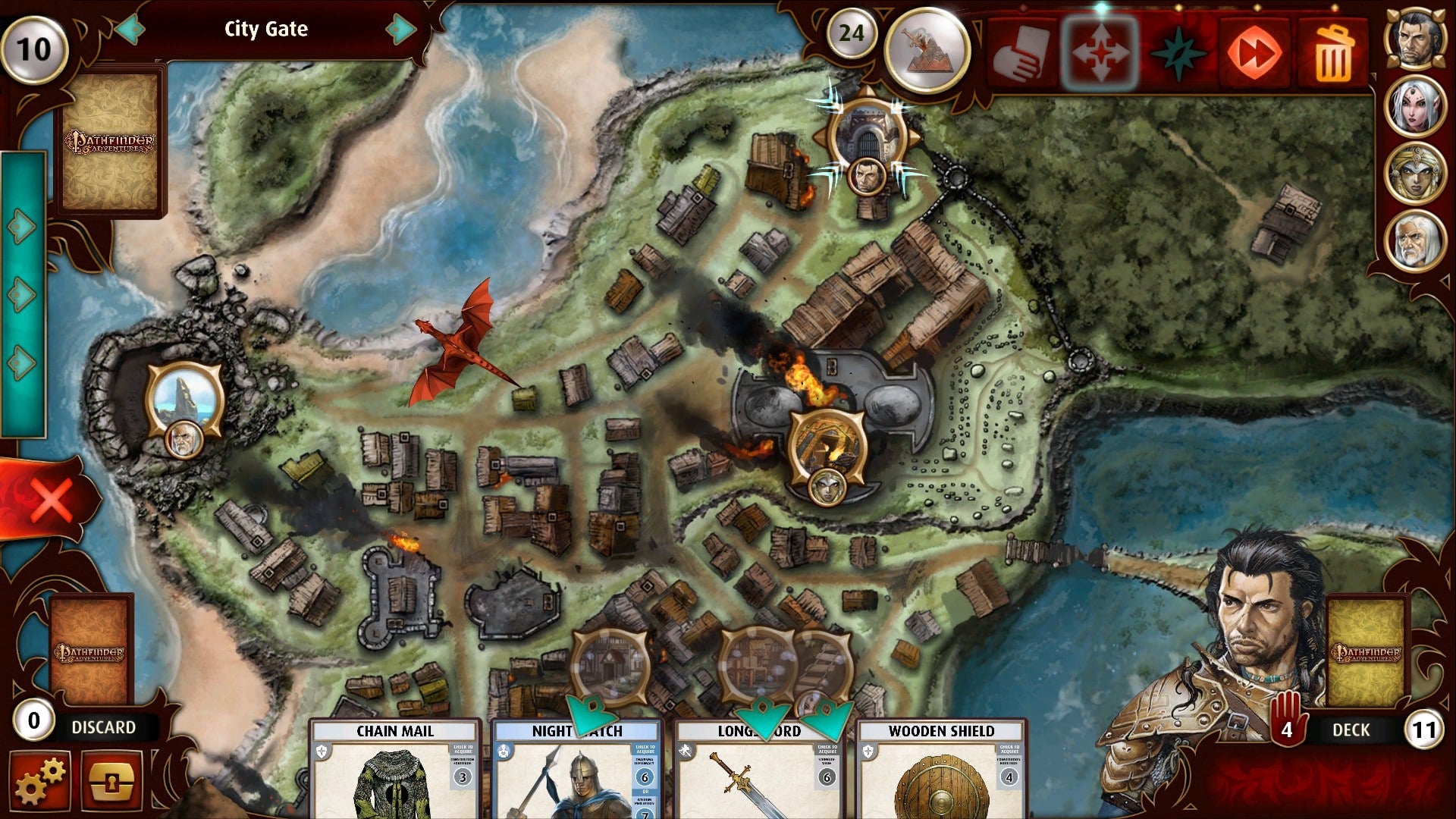The width and height of the screenshot is (1456, 819).
Task: Cancel with the red X button
Action: 50,499
